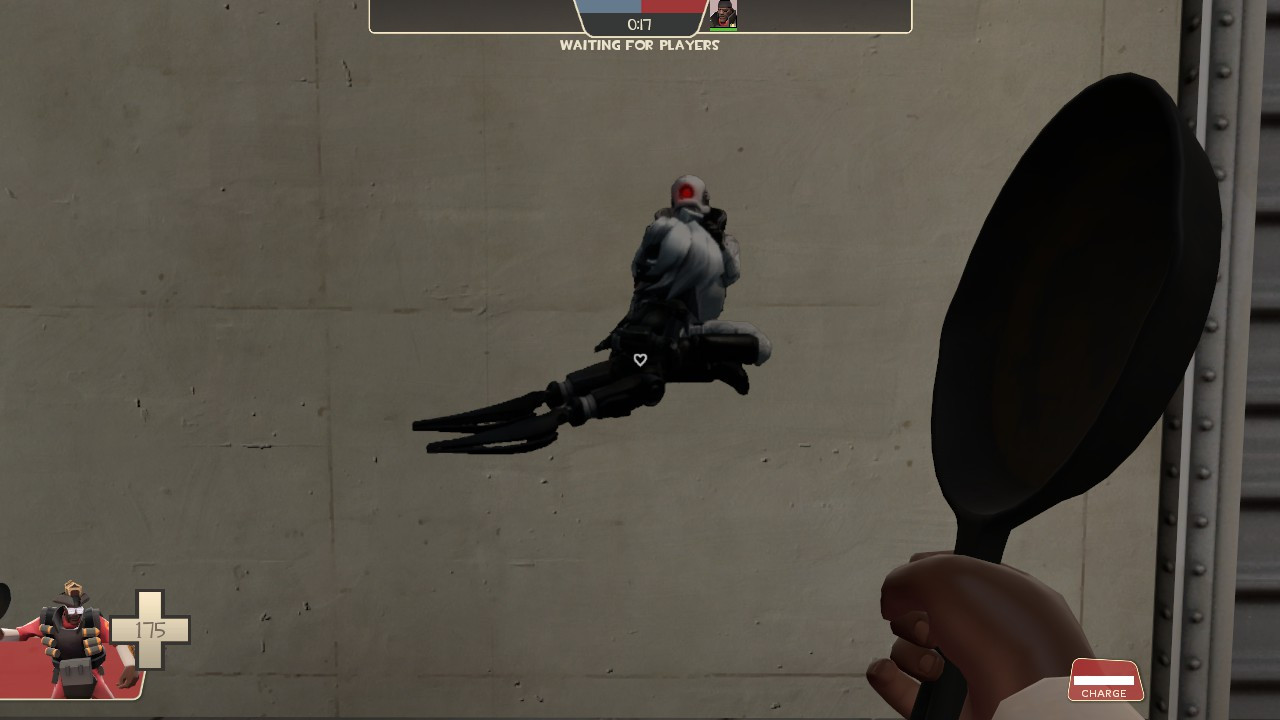Click the green health bar under the avatar
Screen dimensions: 1280x720
(723, 29)
